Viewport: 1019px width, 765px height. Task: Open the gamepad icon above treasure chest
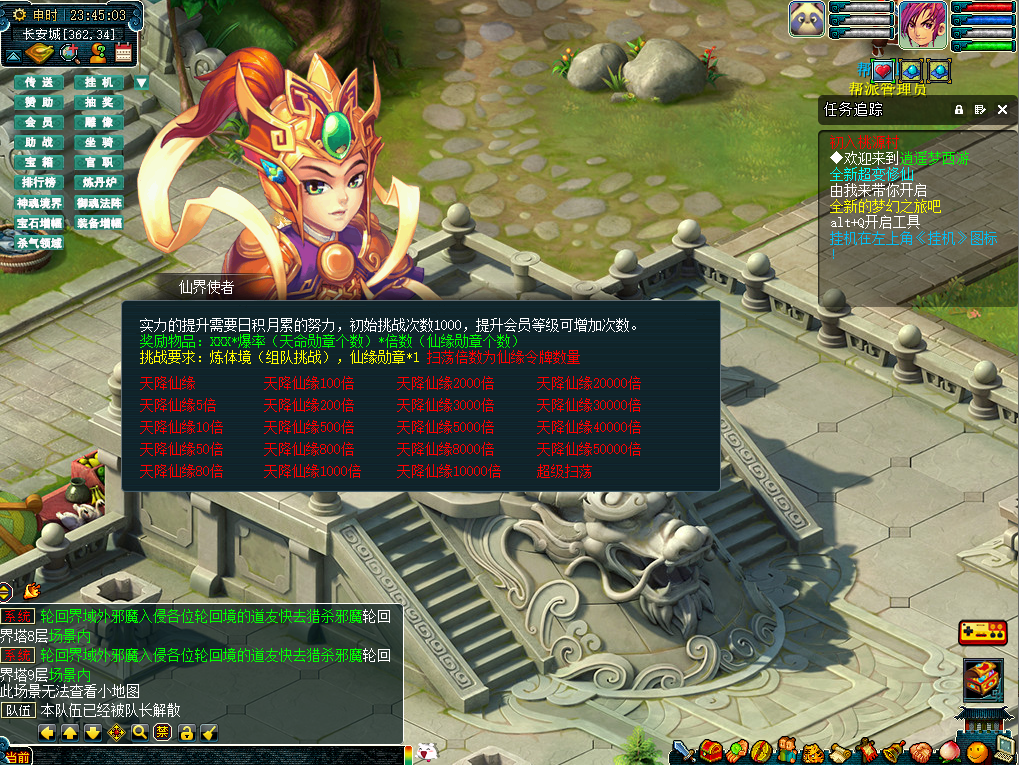[x=982, y=632]
